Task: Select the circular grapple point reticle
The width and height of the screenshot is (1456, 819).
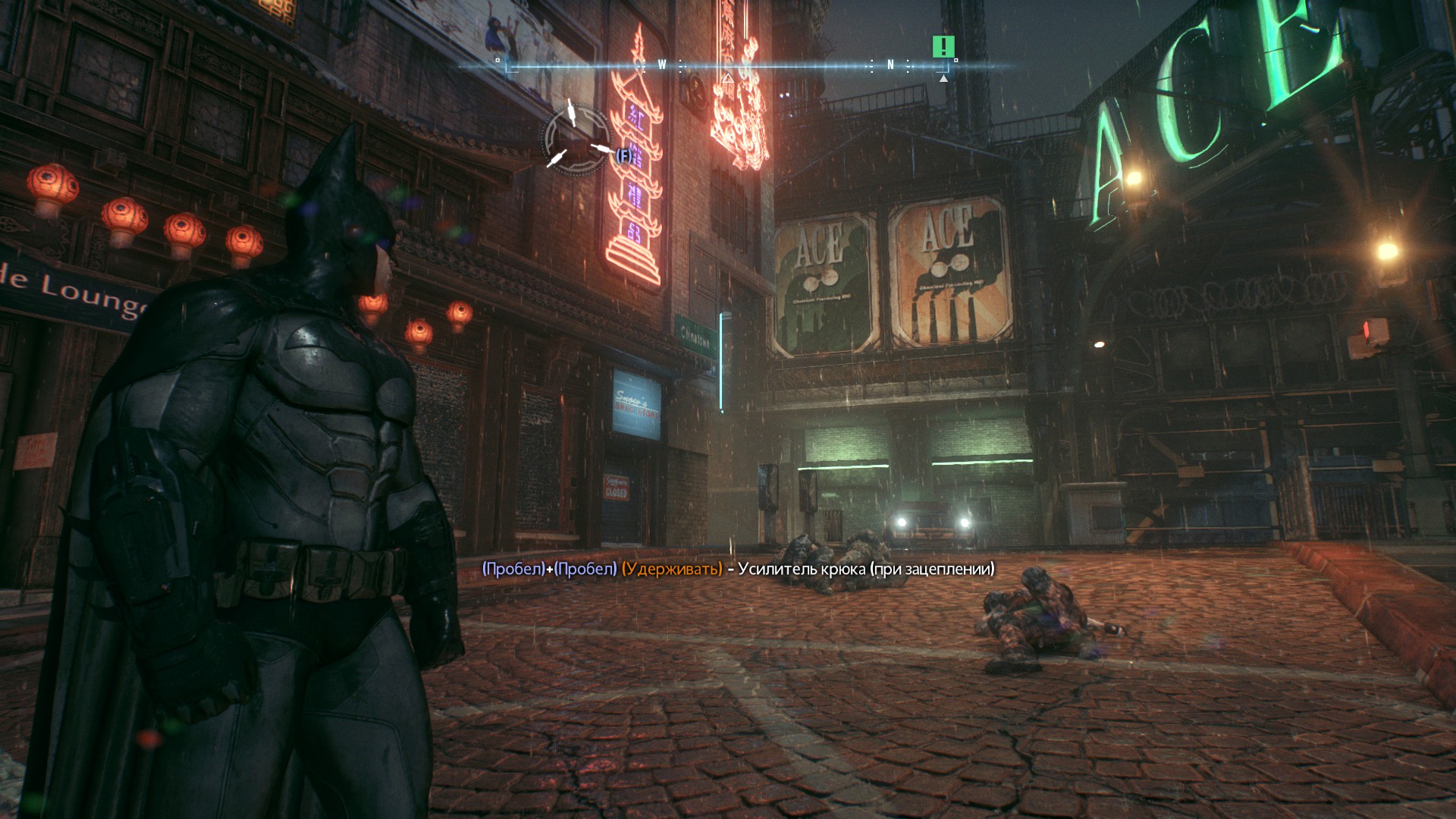Action: (x=576, y=139)
